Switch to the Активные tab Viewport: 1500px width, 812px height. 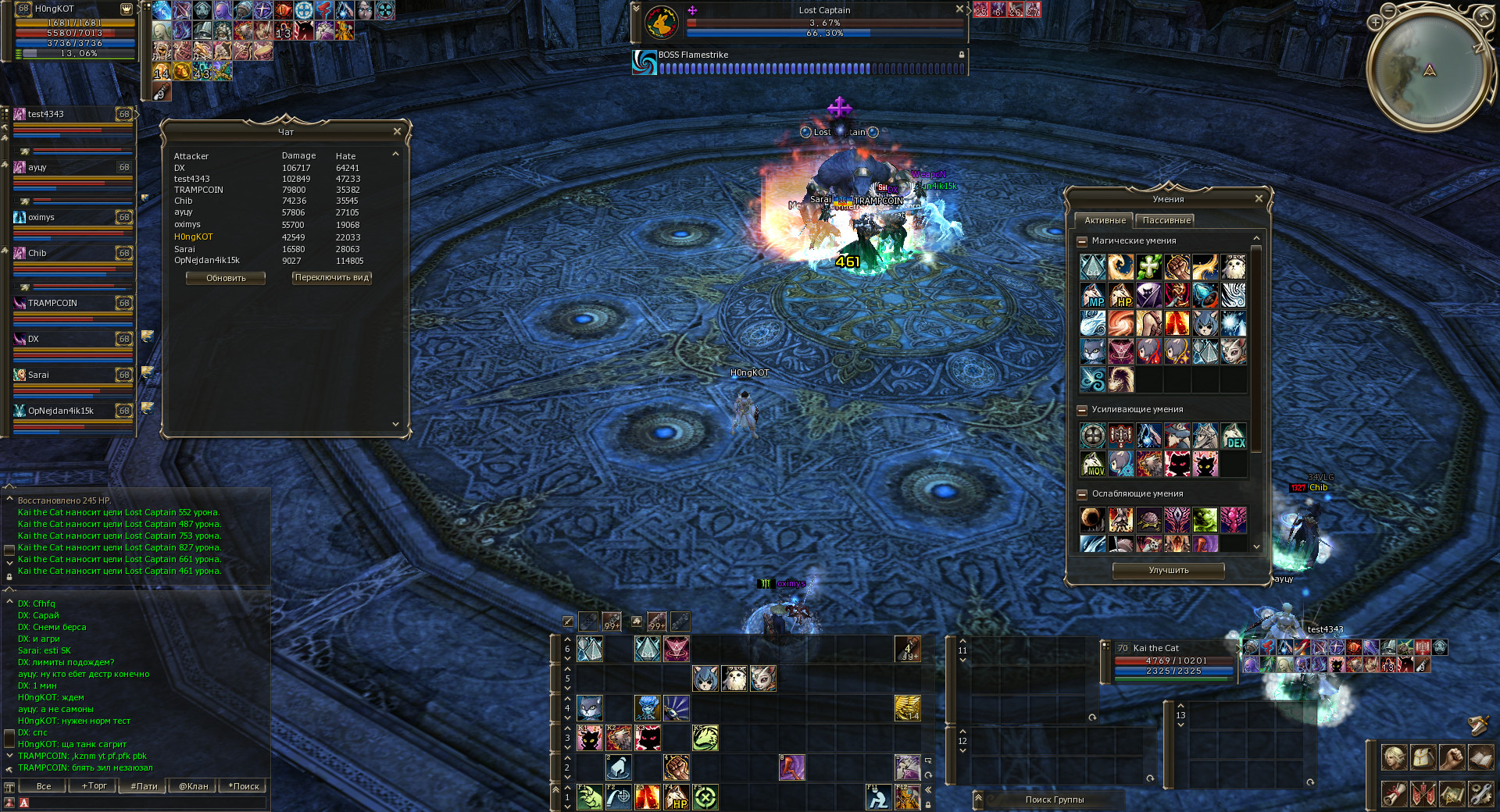pyautogui.click(x=1105, y=220)
